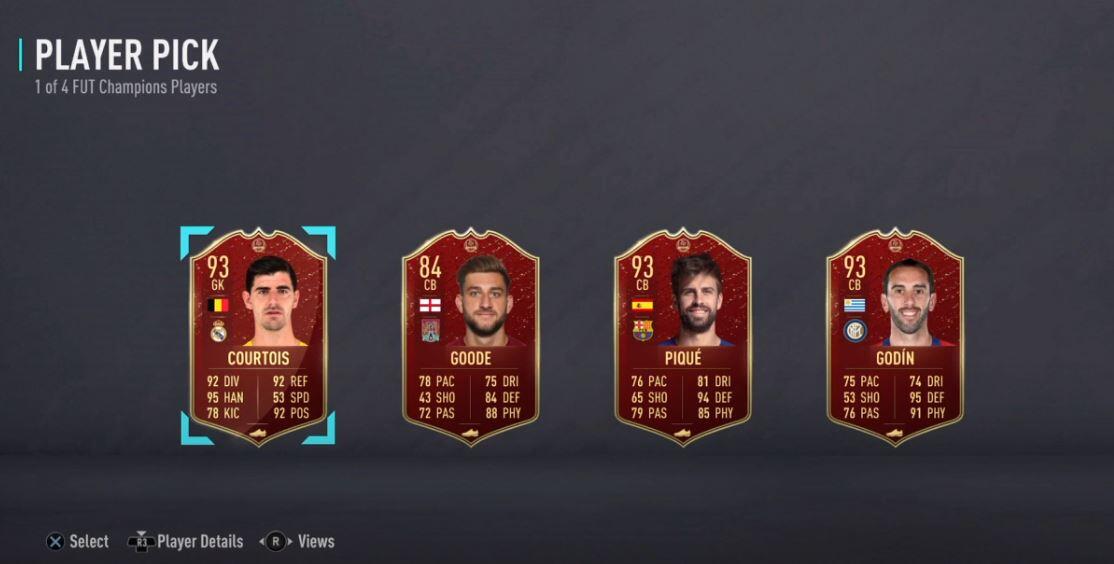Image resolution: width=1114 pixels, height=564 pixels.
Task: Choose the Goode 84 CB card
Action: (x=470, y=337)
